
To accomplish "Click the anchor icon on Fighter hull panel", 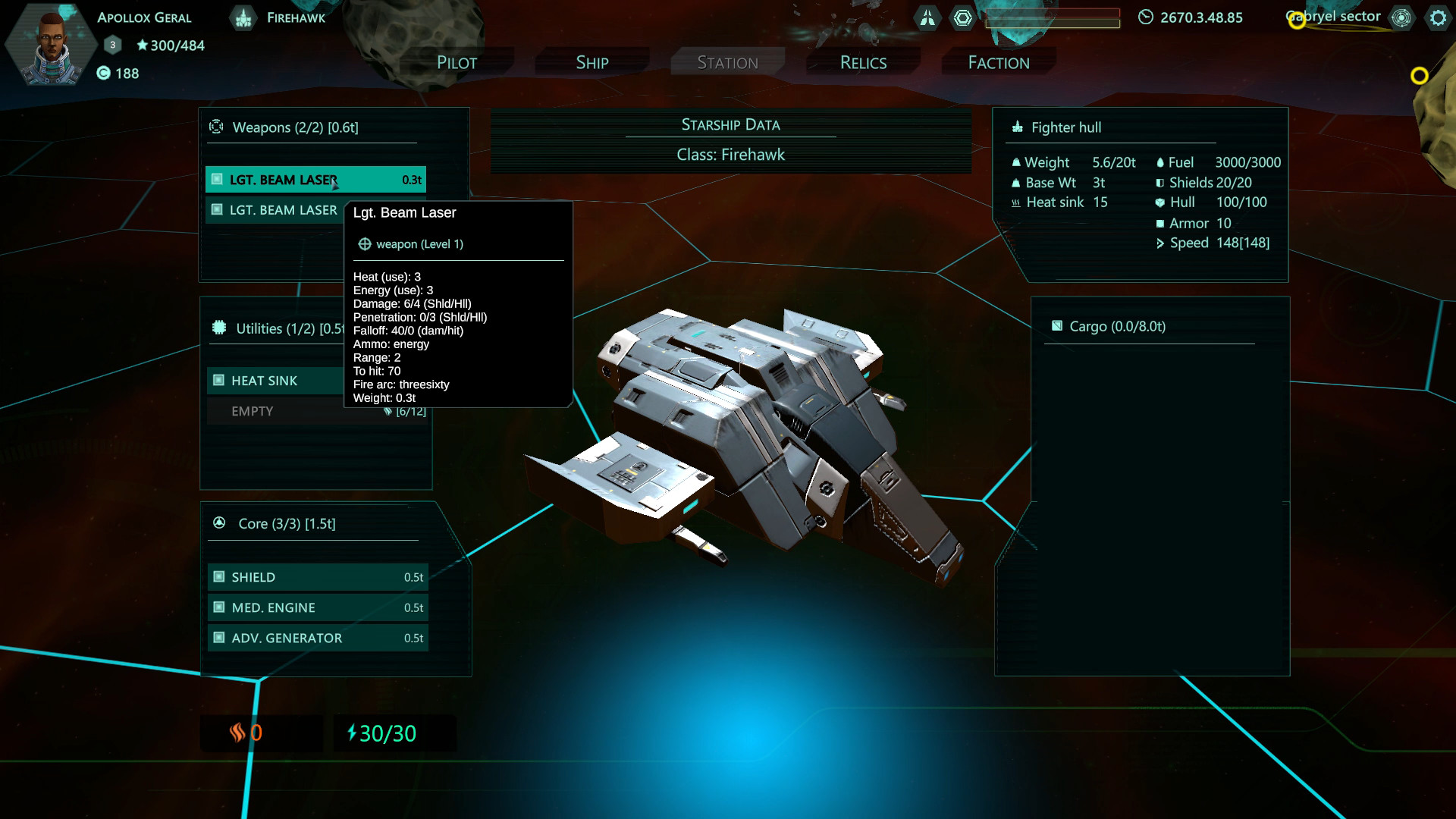I will 1016,127.
